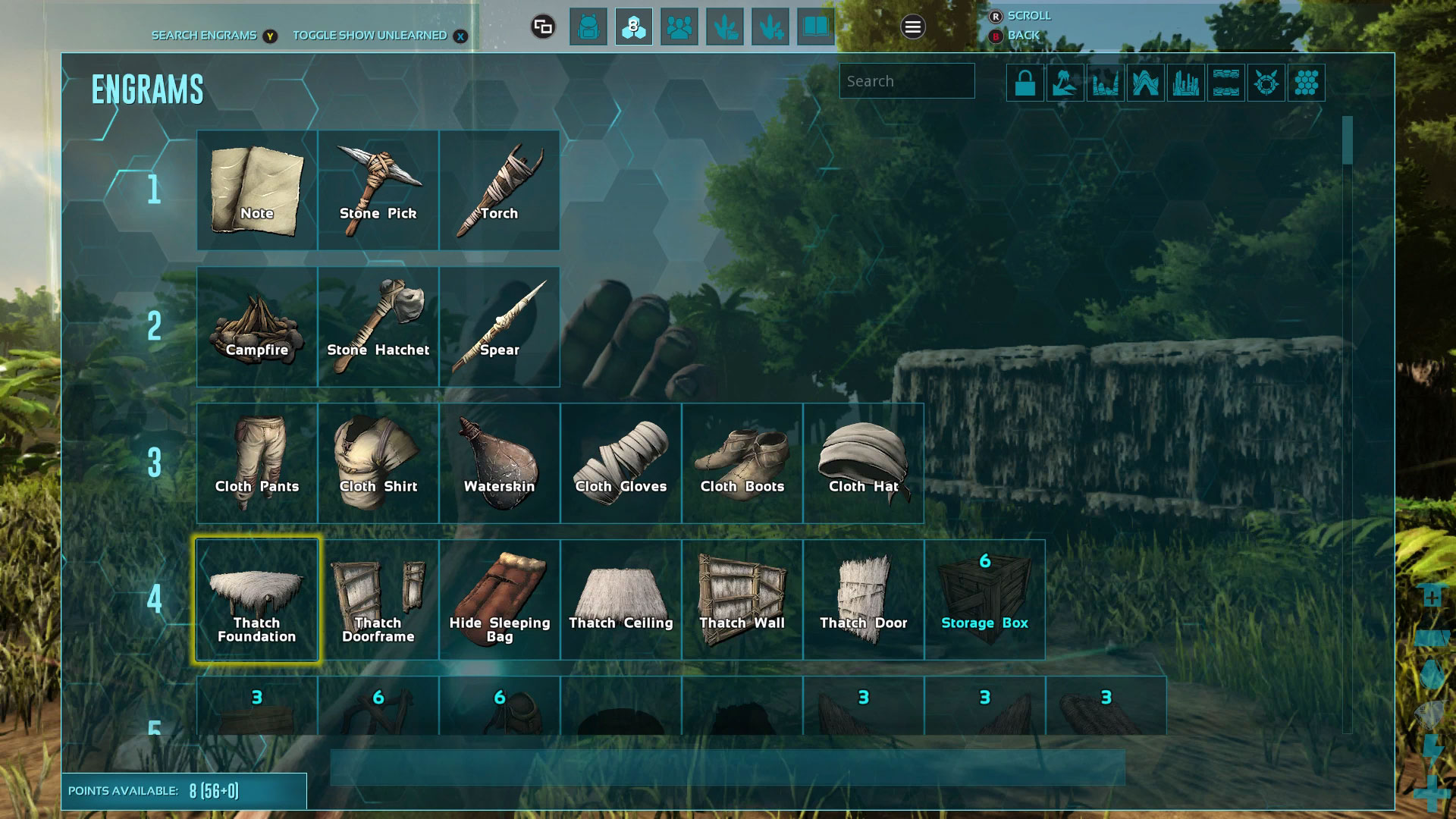Focus the engram Search field
Viewport: 1456px width, 819px height.
(x=906, y=81)
